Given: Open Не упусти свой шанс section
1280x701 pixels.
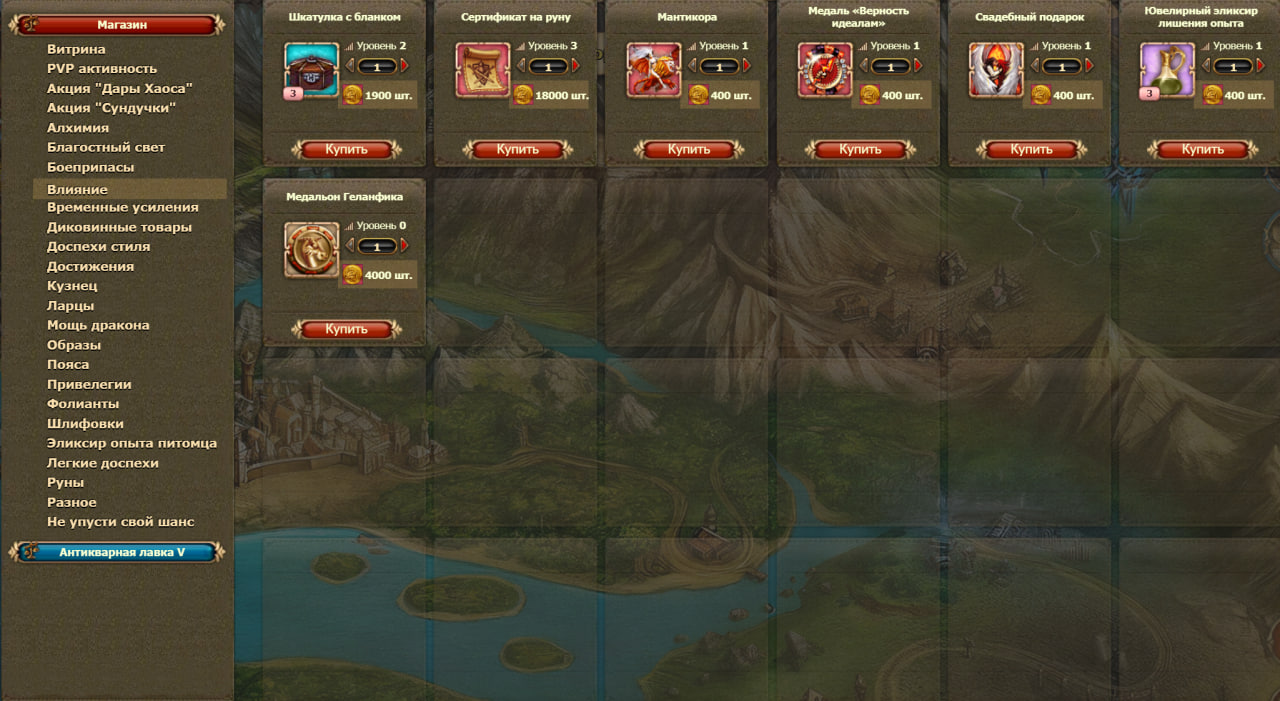Looking at the screenshot, I should tap(120, 522).
